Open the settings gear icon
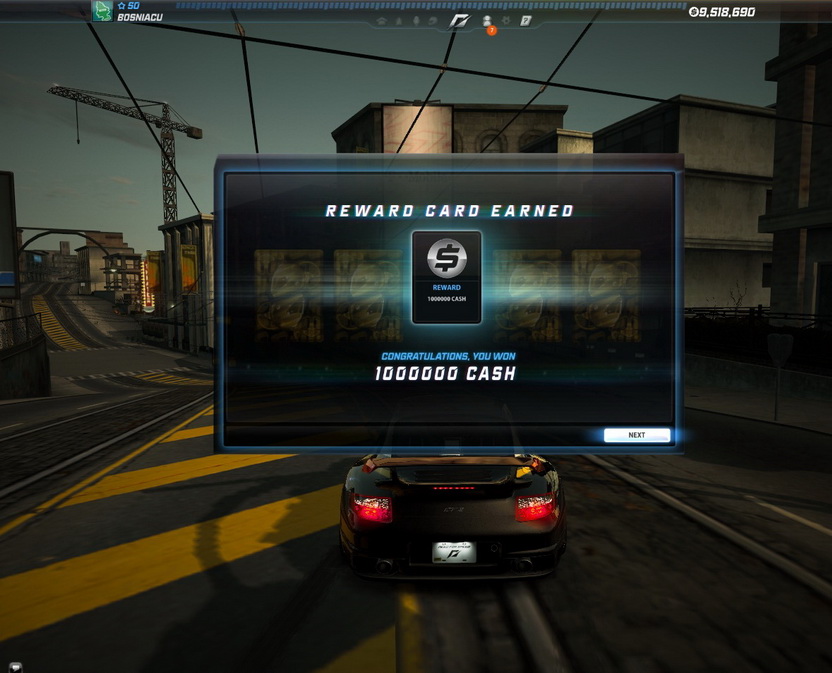832x673 pixels. click(506, 20)
